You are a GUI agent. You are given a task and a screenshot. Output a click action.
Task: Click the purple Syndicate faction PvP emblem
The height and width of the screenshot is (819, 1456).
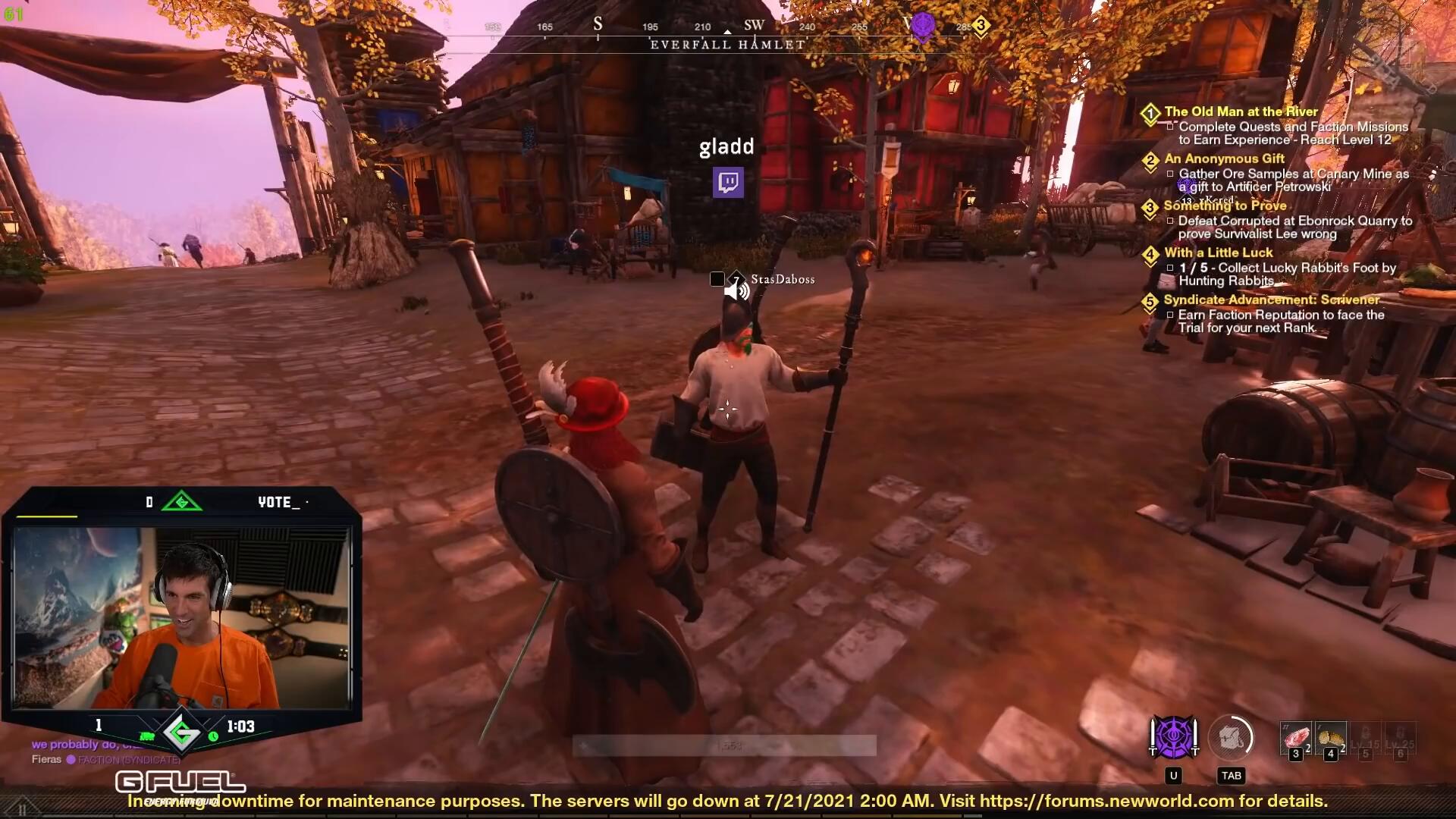1174,737
